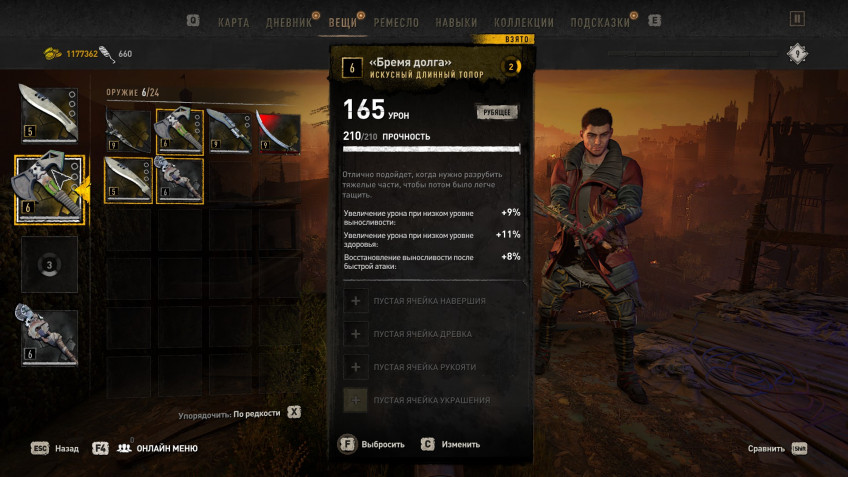This screenshot has height=477, width=848.
Task: Click Изменить to modify the weapon
Action: 451,444
